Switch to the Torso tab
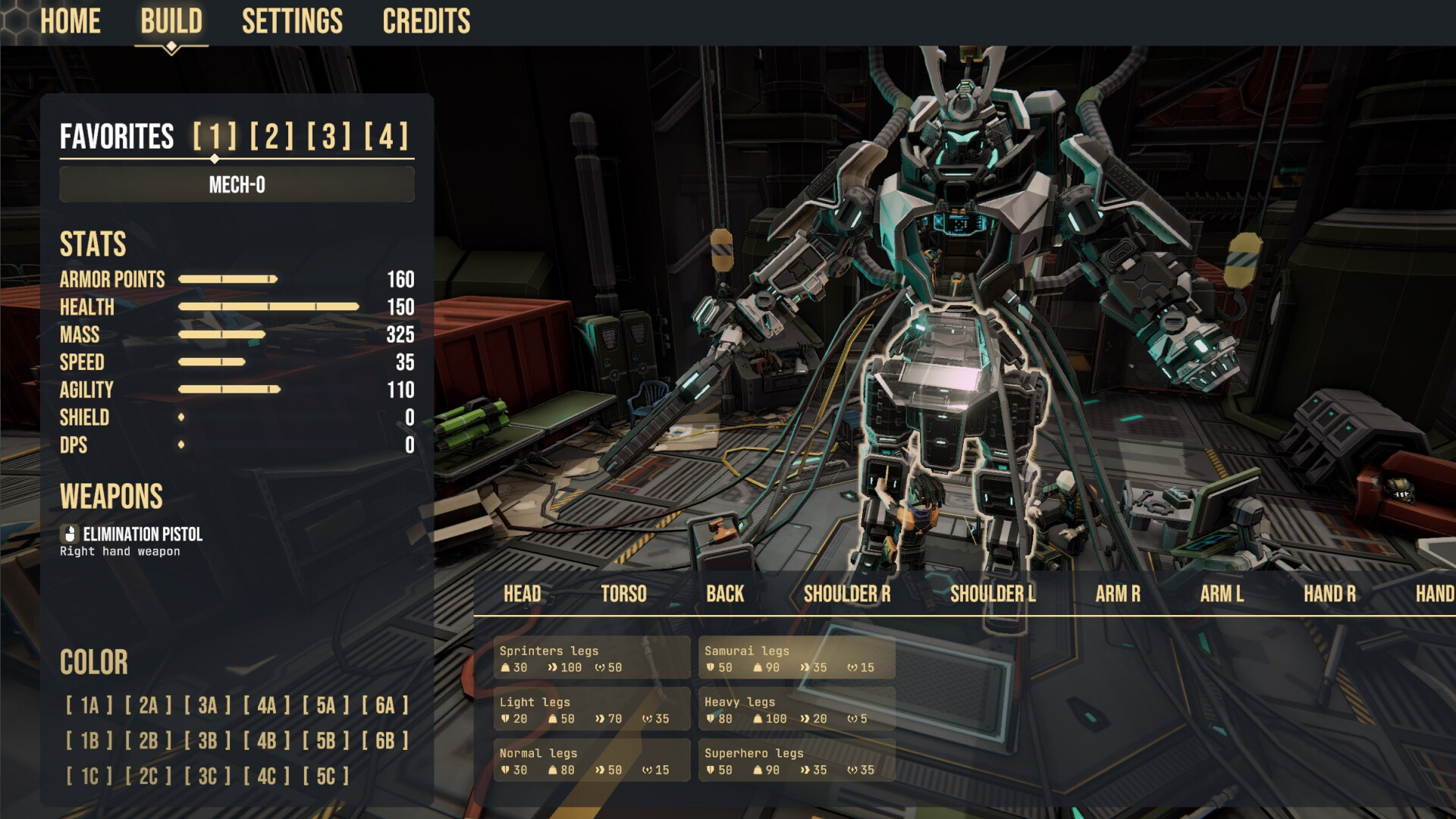The image size is (1456, 819). 623,594
